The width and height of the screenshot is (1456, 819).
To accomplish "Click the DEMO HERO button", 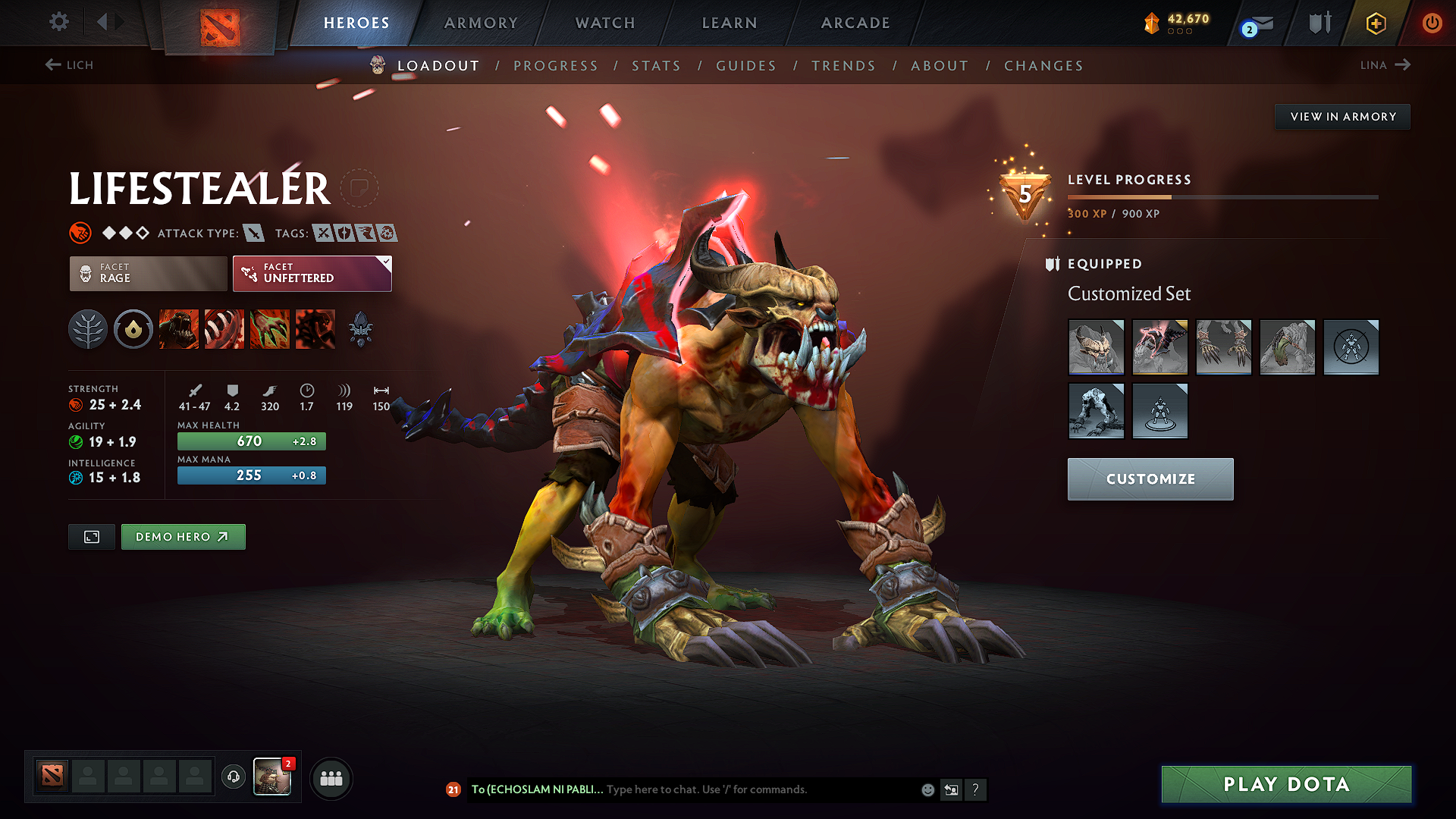I will click(183, 536).
